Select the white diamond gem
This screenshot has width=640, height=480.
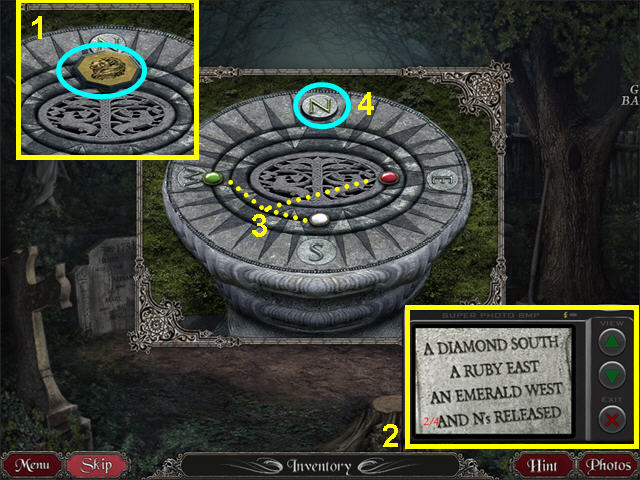pyautogui.click(x=319, y=219)
